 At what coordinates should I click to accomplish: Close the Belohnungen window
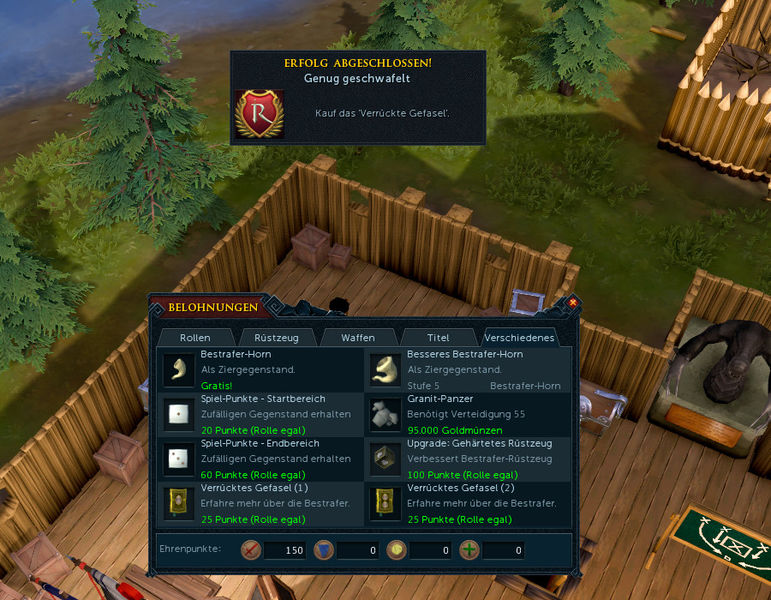tap(573, 302)
